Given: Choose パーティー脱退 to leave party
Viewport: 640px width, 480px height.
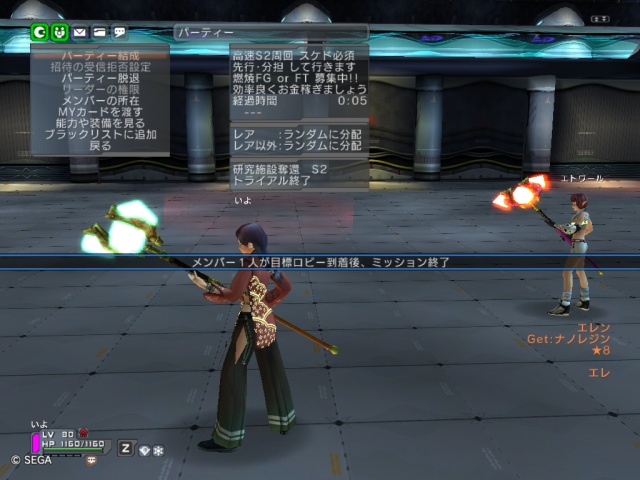Looking at the screenshot, I should (99, 78).
